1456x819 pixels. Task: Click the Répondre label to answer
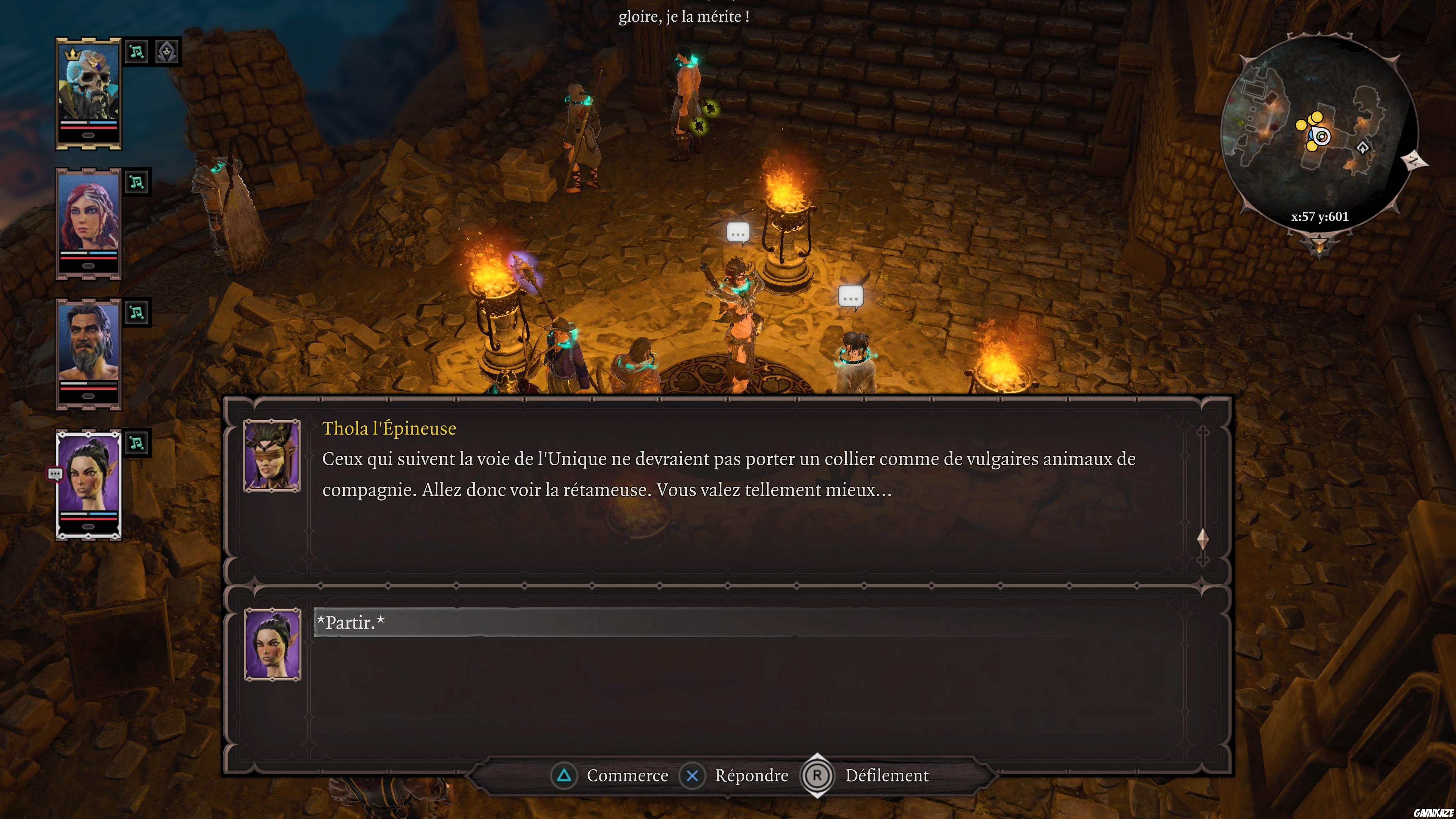[752, 775]
